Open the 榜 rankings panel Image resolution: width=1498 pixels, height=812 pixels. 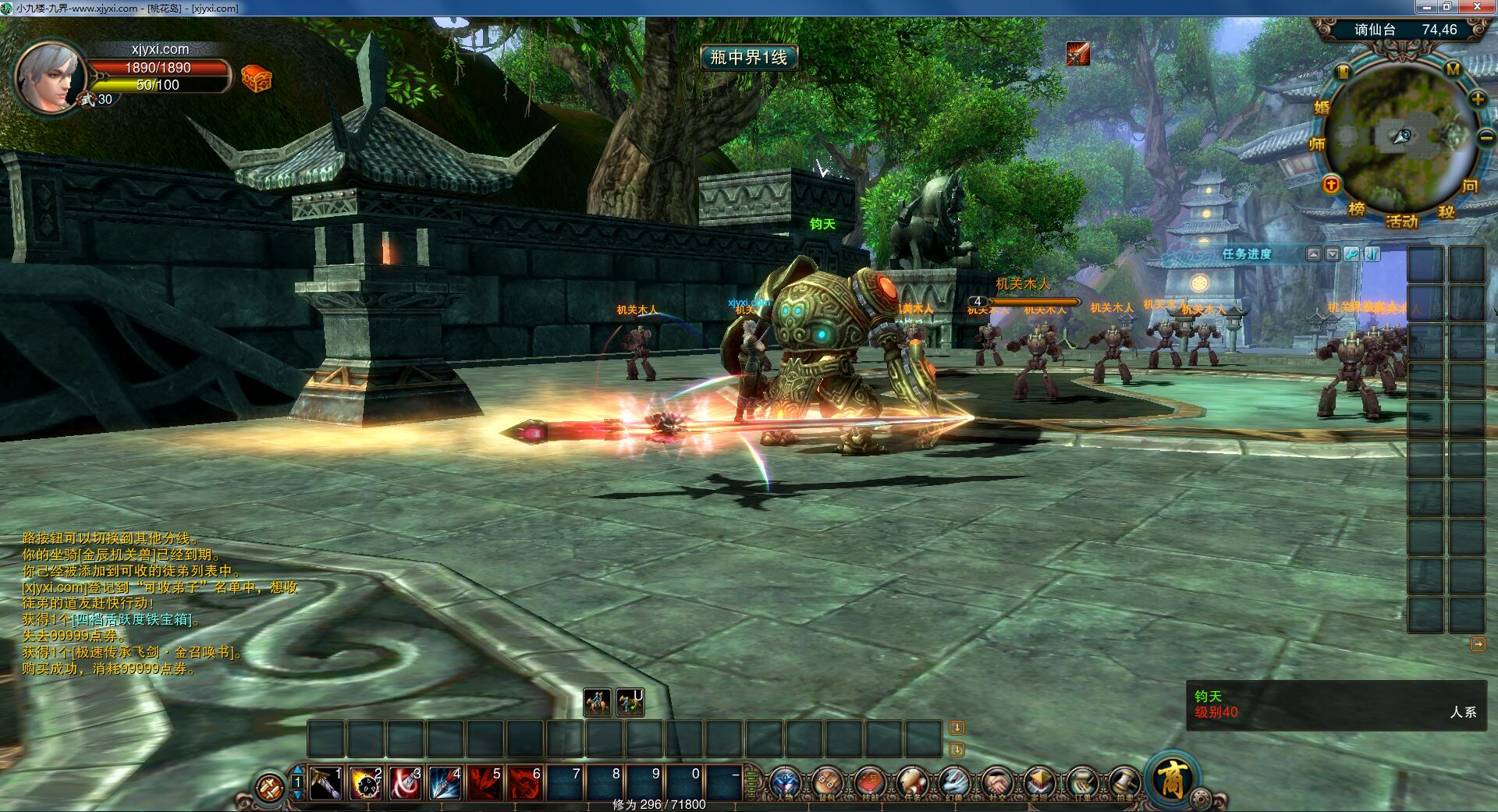click(x=1357, y=209)
